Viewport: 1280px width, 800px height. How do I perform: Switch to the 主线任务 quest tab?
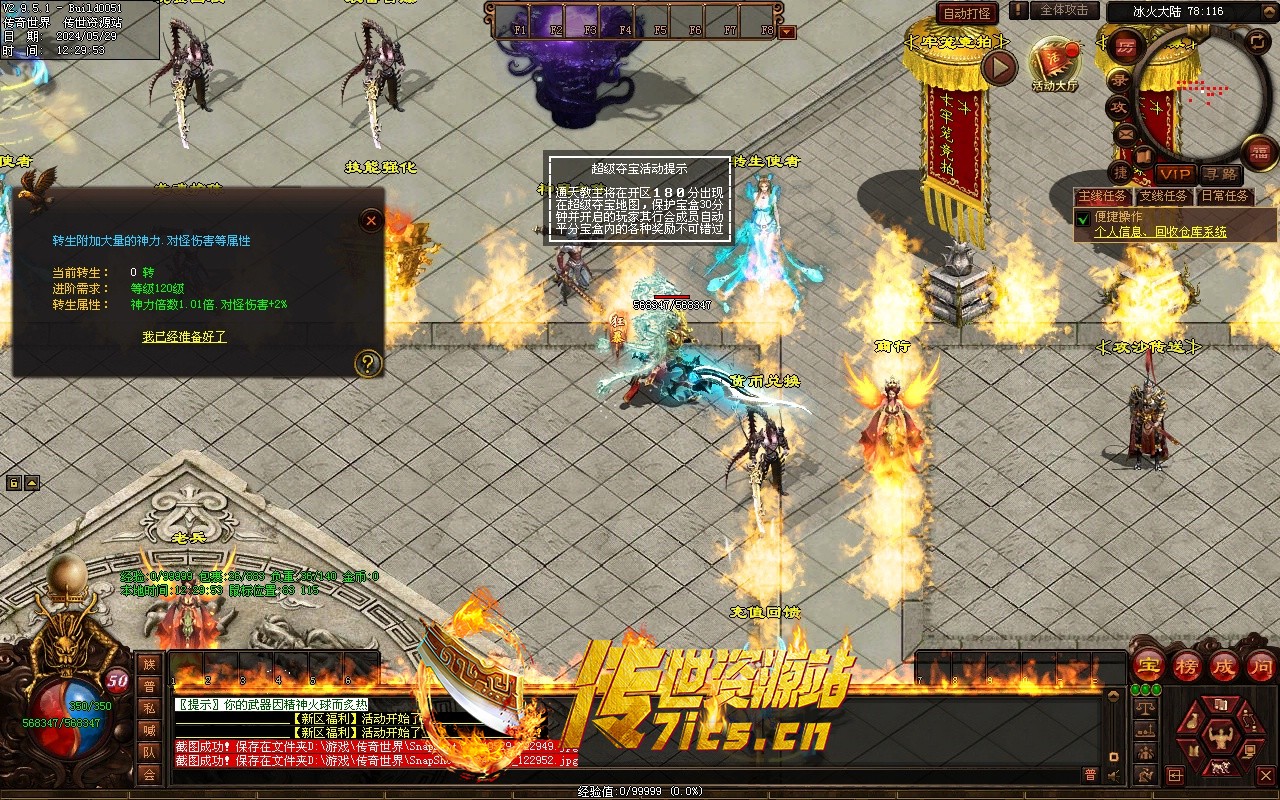[x=1103, y=196]
